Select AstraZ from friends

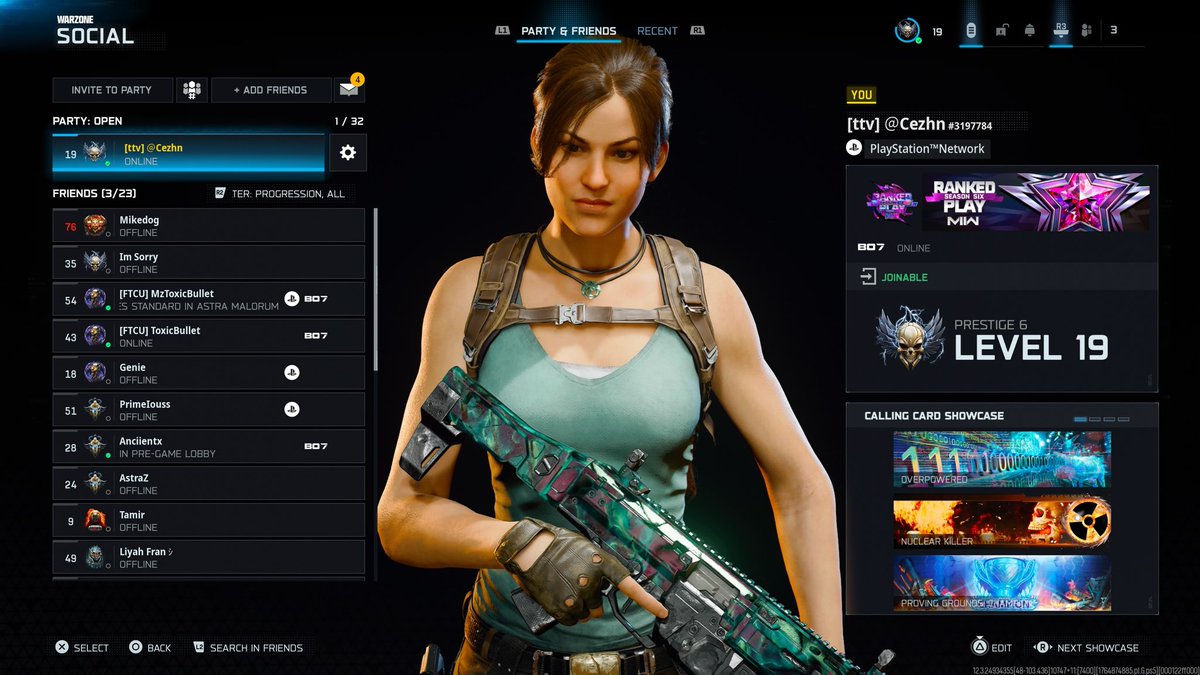pyautogui.click(x=208, y=484)
